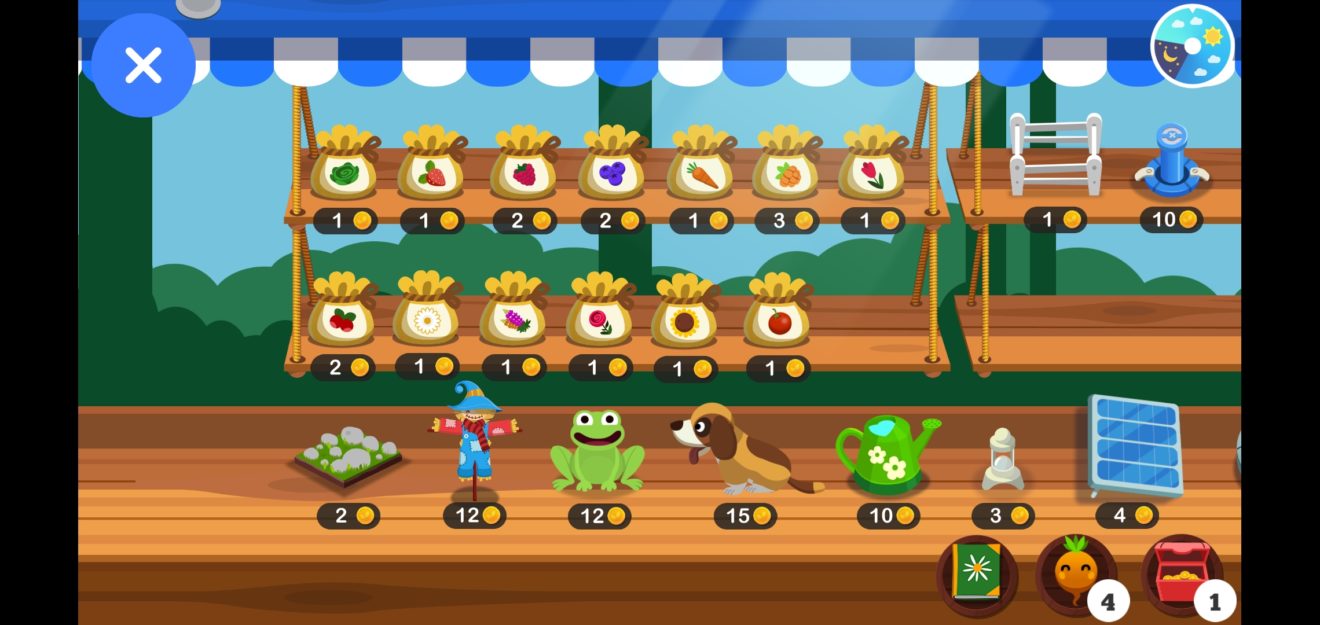The height and width of the screenshot is (625, 1320).
Task: Select the white daisy seed bag
Action: pos(427,314)
